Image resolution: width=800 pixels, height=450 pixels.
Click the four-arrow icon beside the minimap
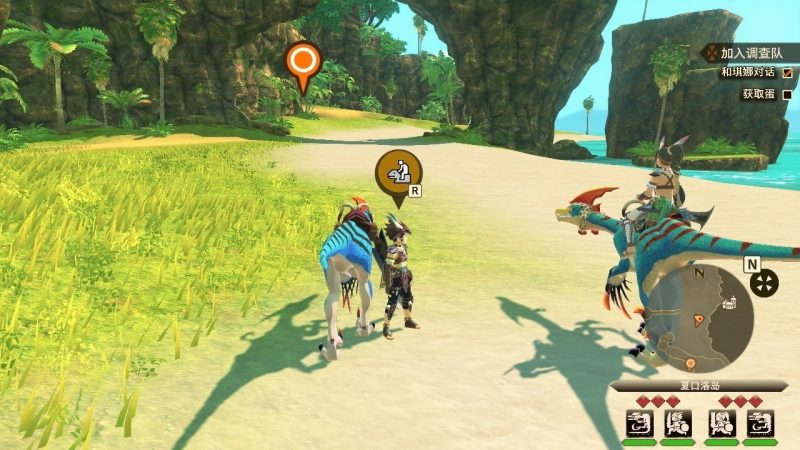coord(764,283)
